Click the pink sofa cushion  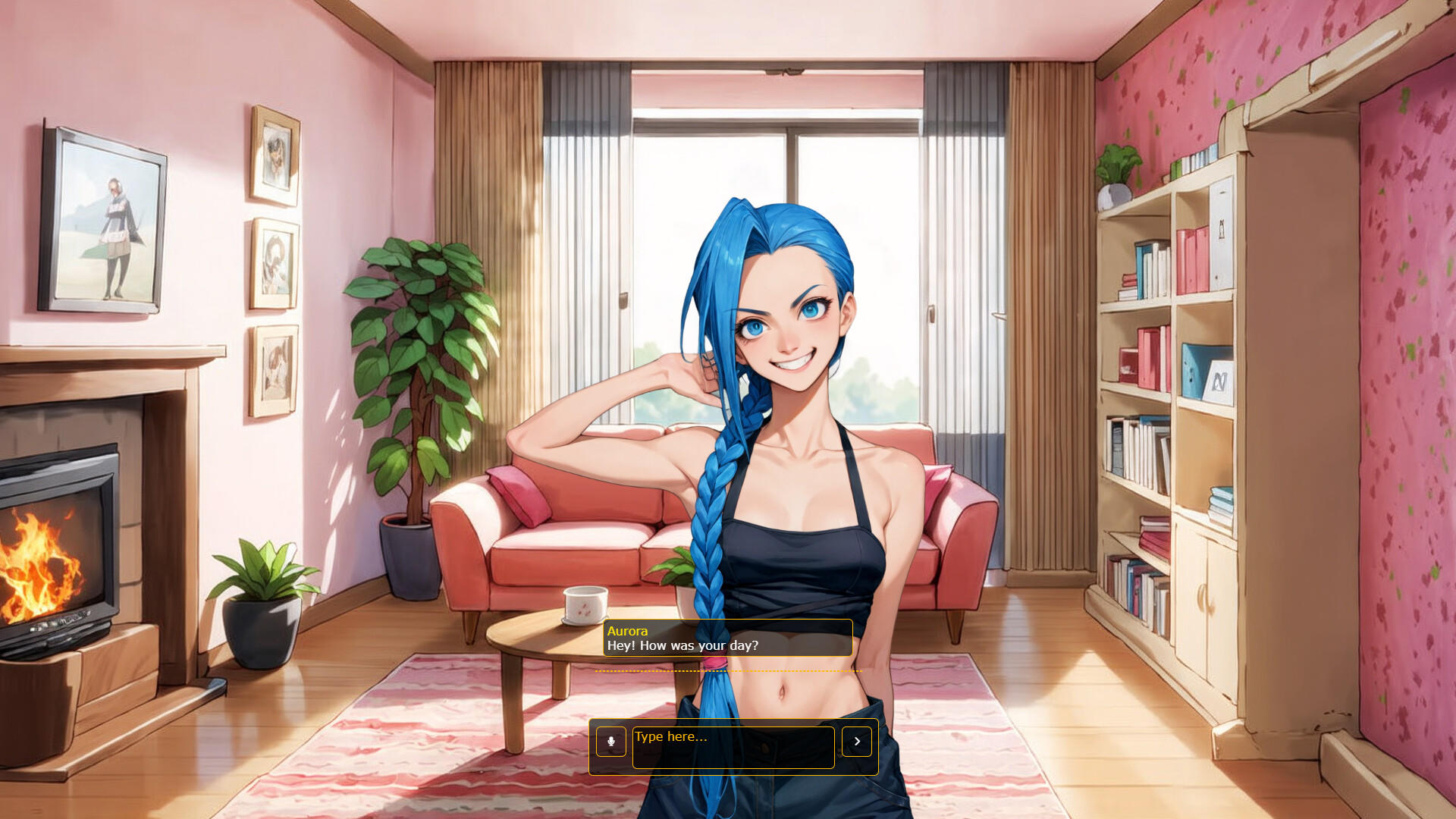pos(519,493)
